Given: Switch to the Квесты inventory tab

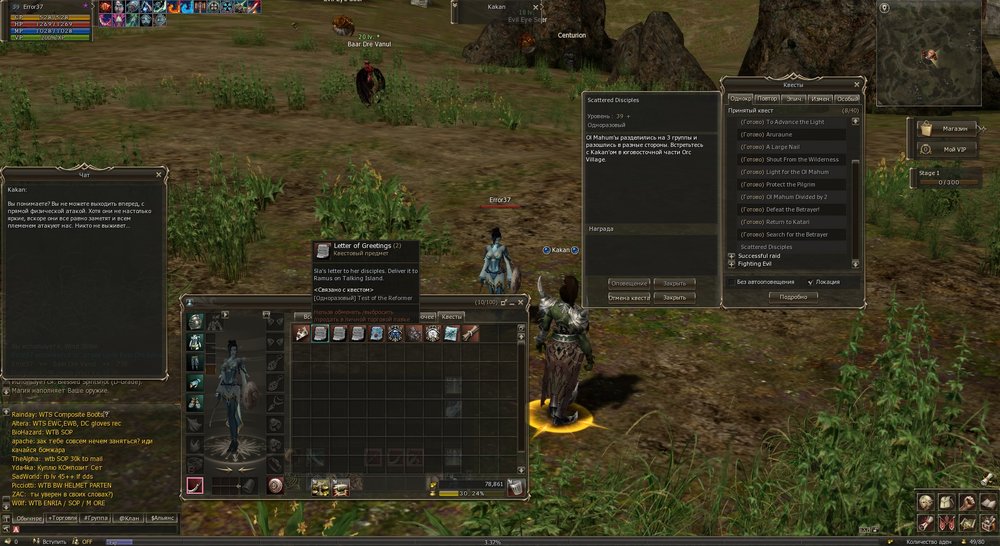Looking at the screenshot, I should (x=452, y=316).
